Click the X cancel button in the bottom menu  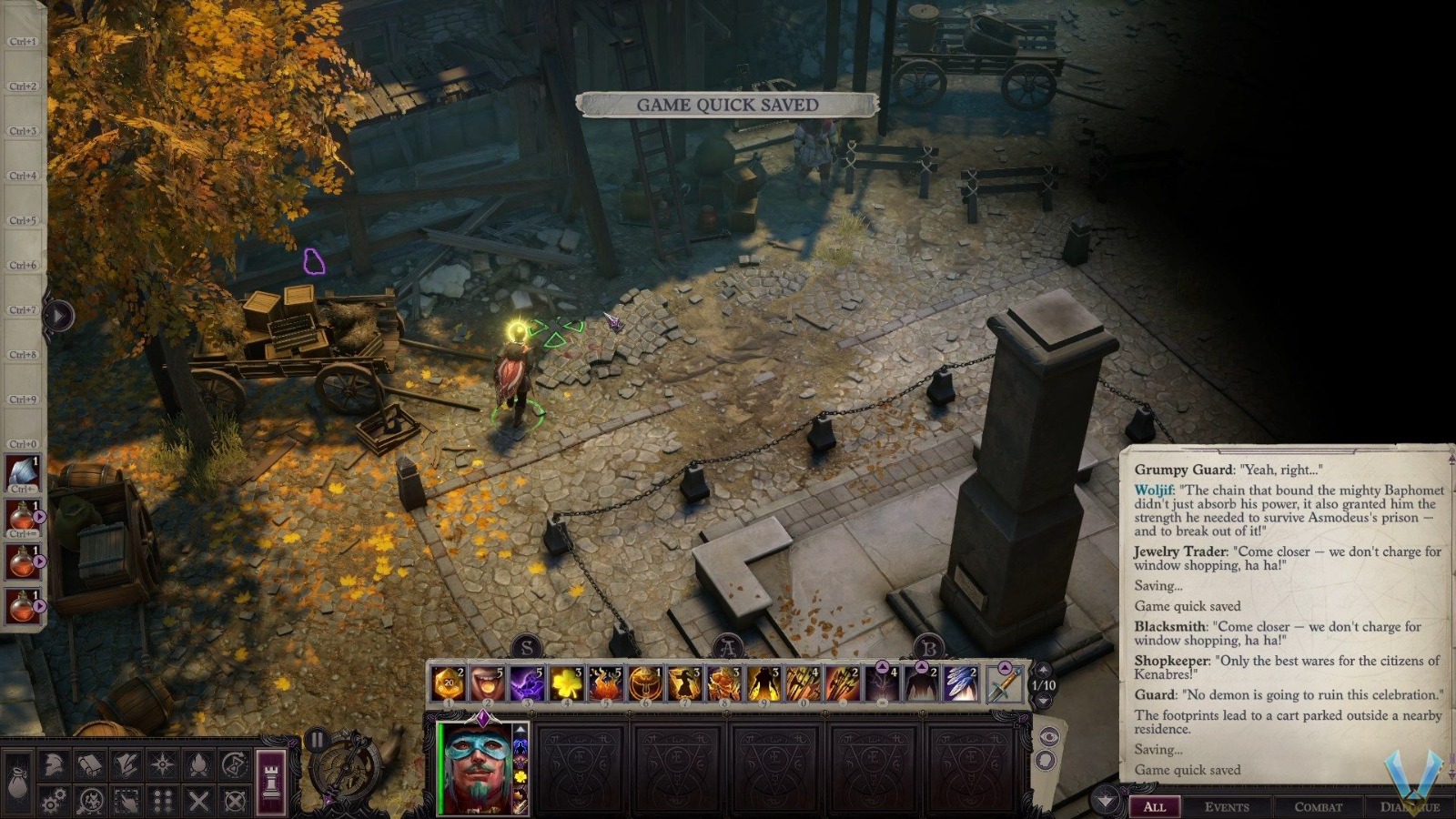point(200,800)
